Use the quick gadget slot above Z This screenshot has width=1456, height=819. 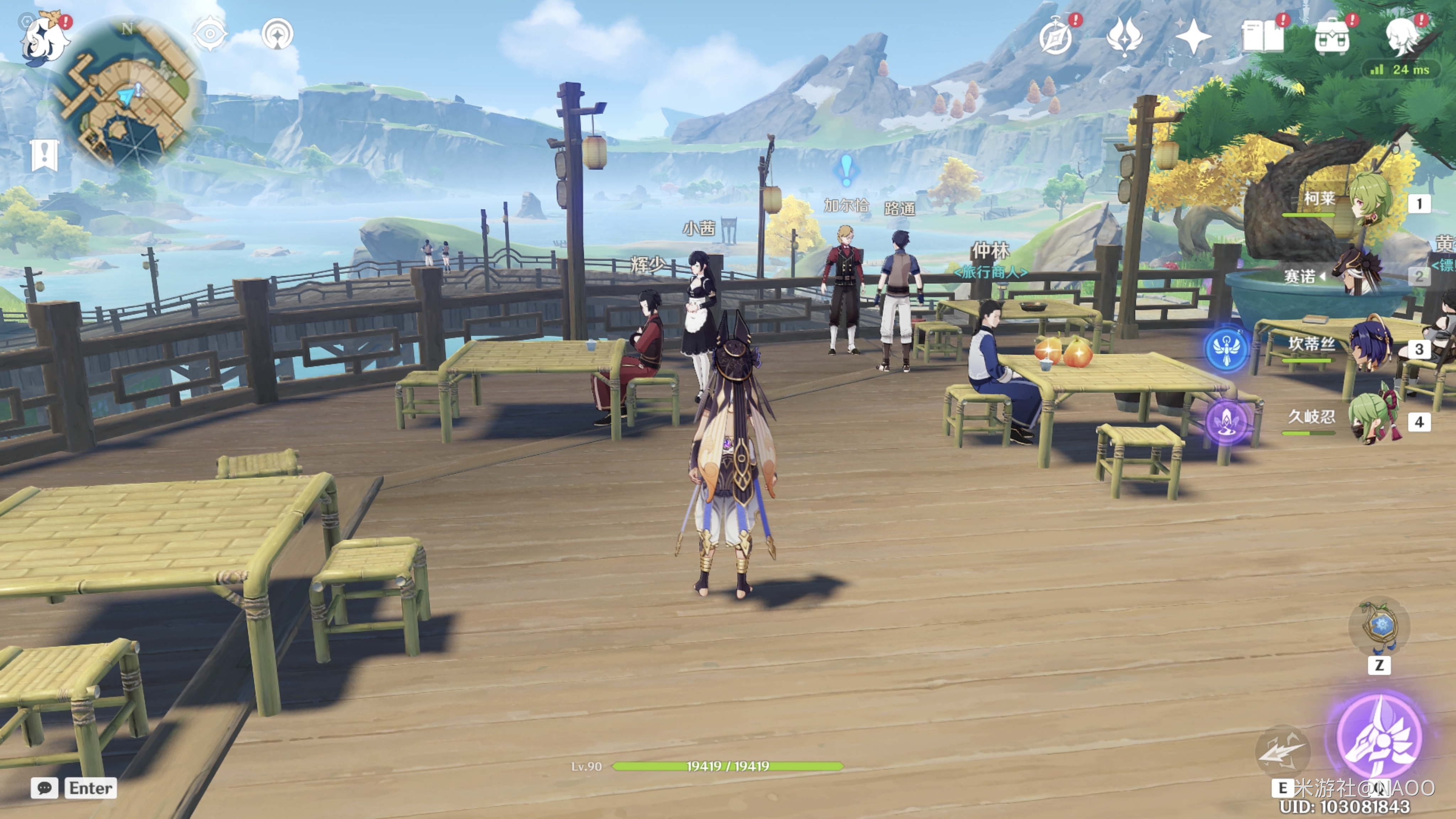1379,626
